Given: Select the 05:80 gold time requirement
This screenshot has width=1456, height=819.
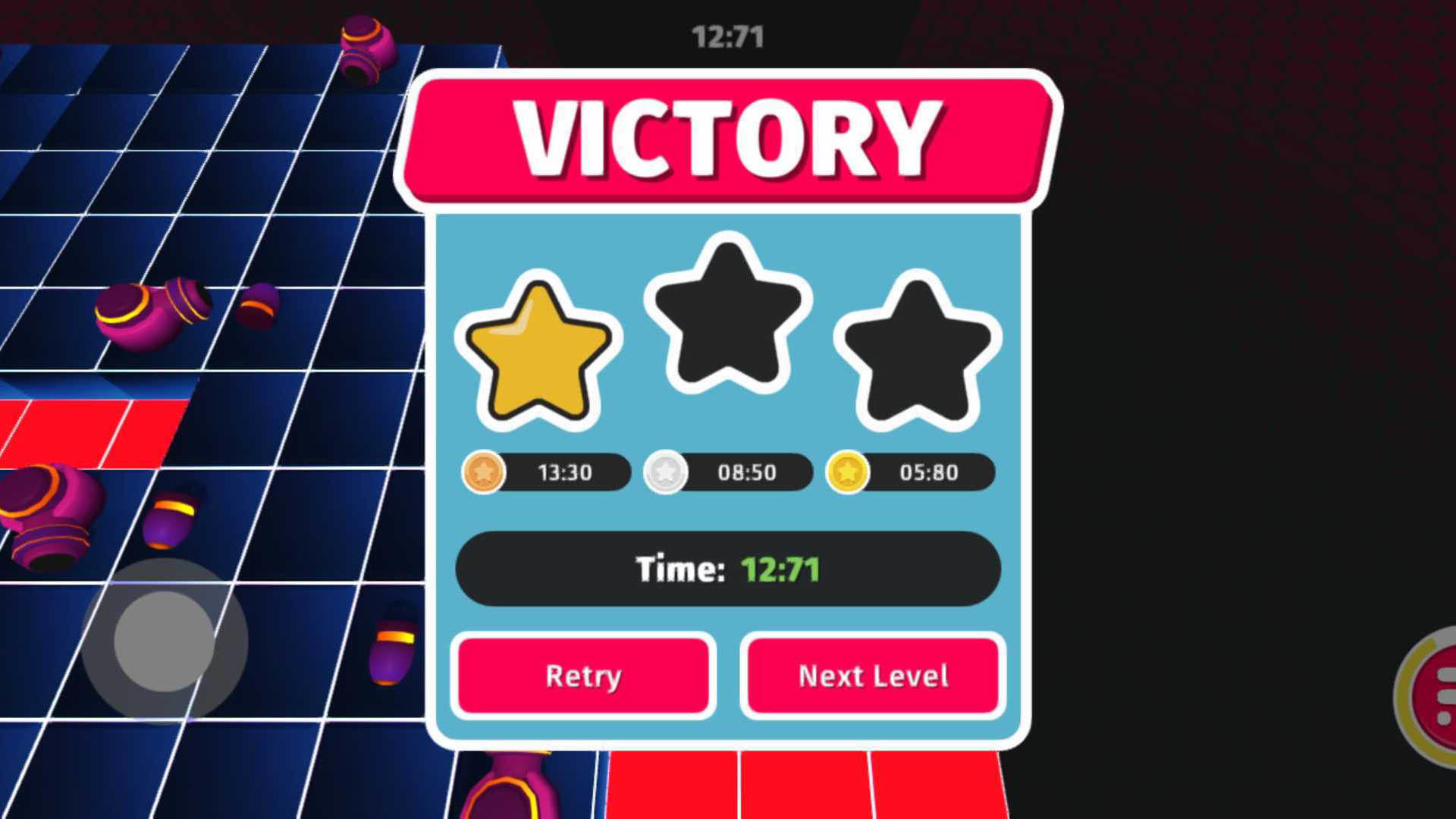Looking at the screenshot, I should click(x=929, y=472).
